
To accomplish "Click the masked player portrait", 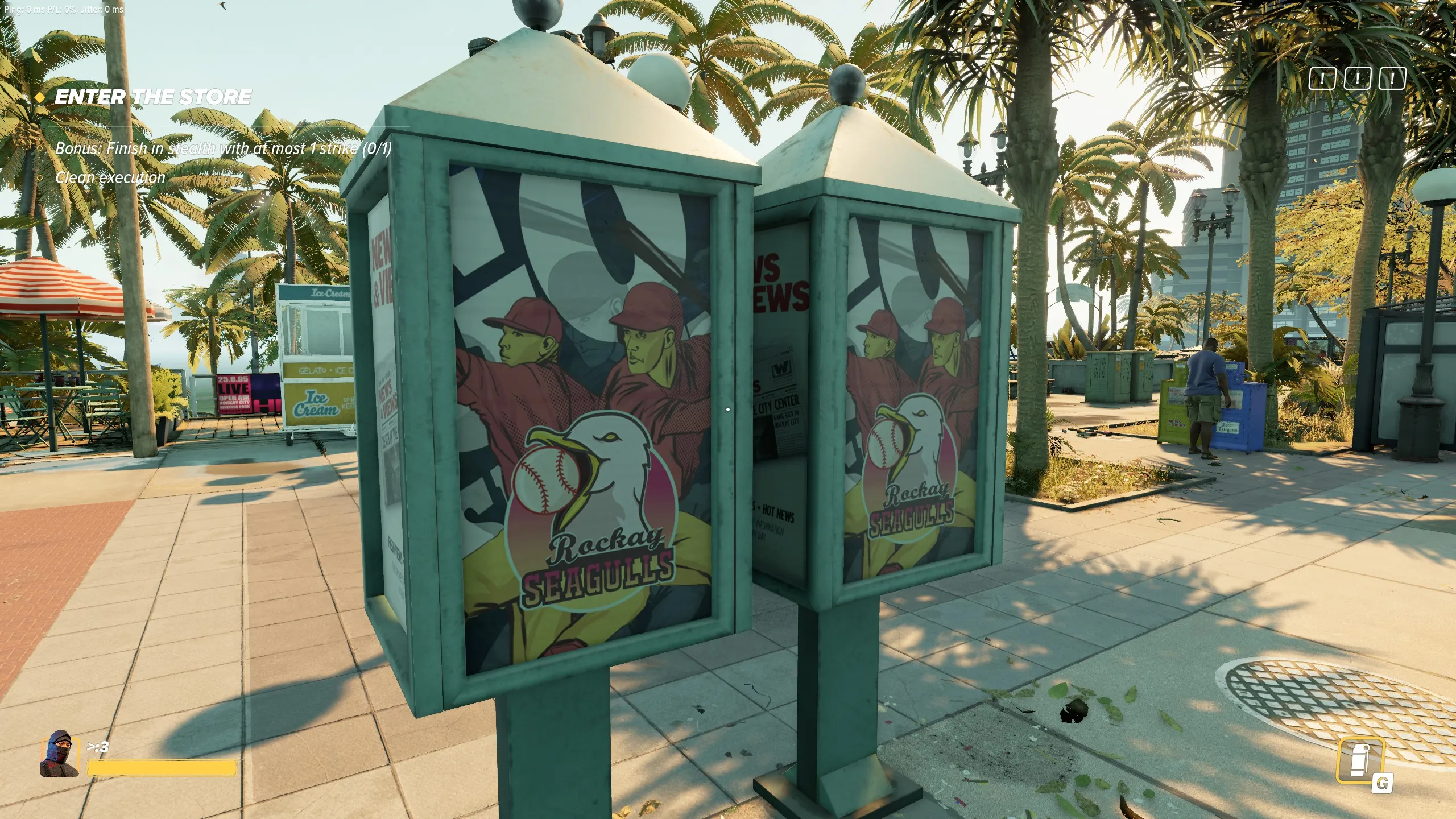I will [x=59, y=754].
